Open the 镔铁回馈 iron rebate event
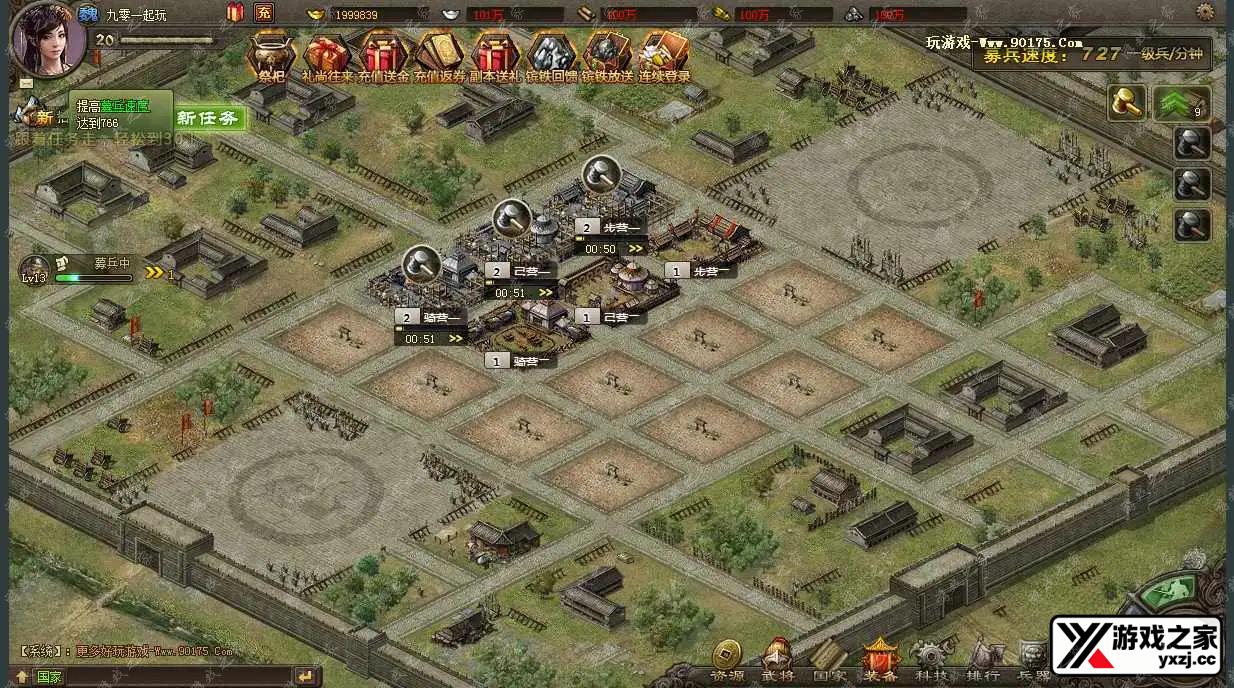 tap(551, 52)
